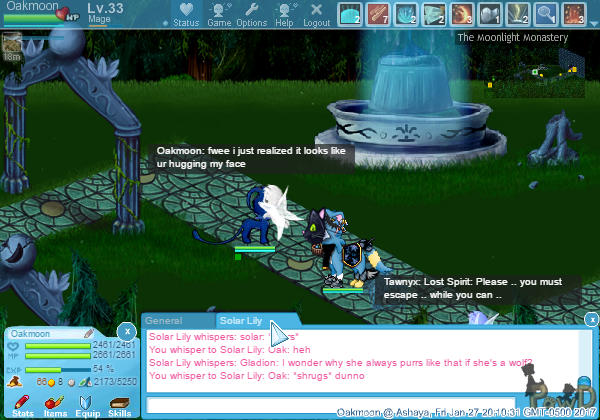
Task: Open the Game menu
Action: pos(219,15)
